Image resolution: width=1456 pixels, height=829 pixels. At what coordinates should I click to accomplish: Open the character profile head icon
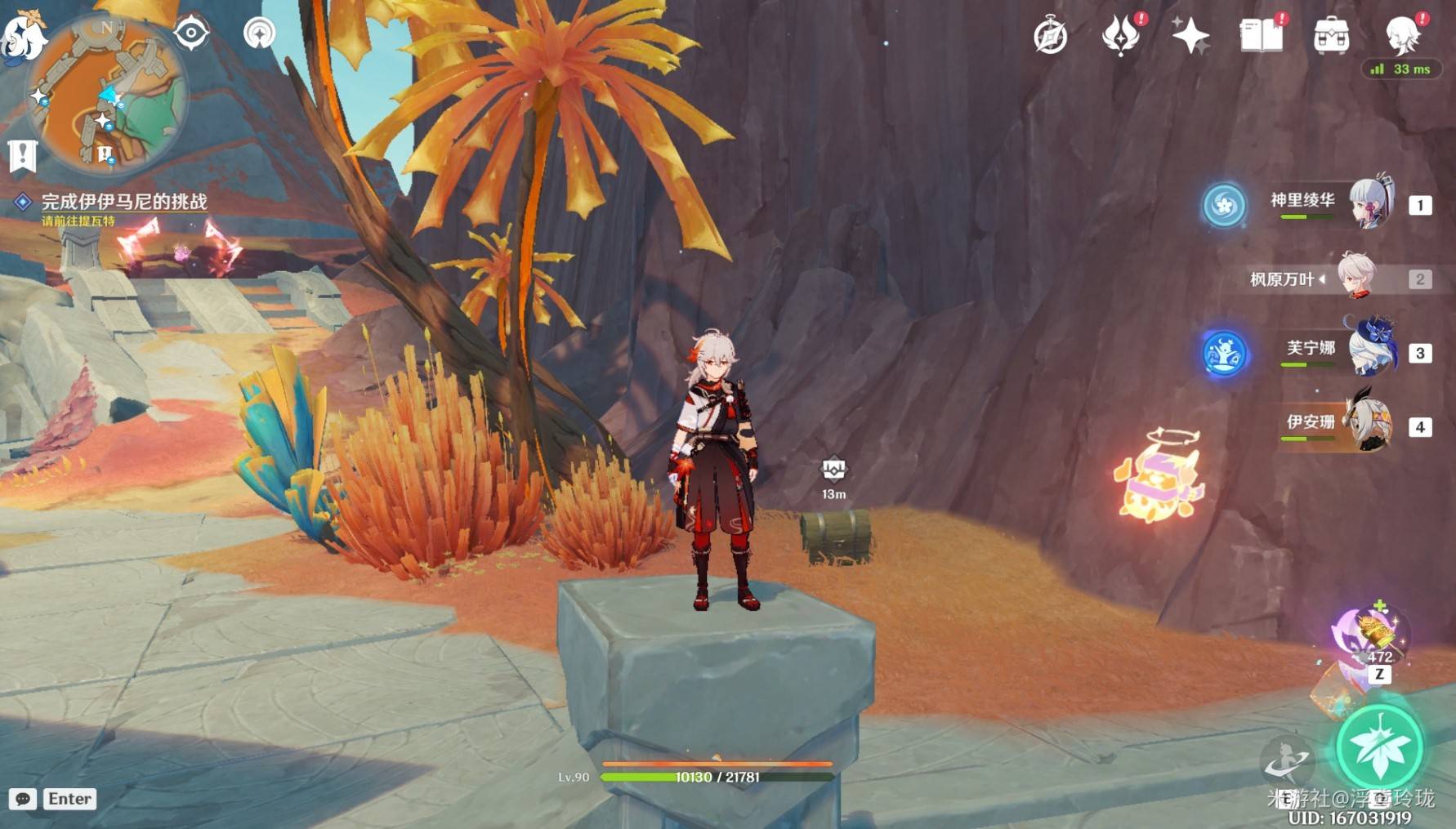(x=1402, y=35)
